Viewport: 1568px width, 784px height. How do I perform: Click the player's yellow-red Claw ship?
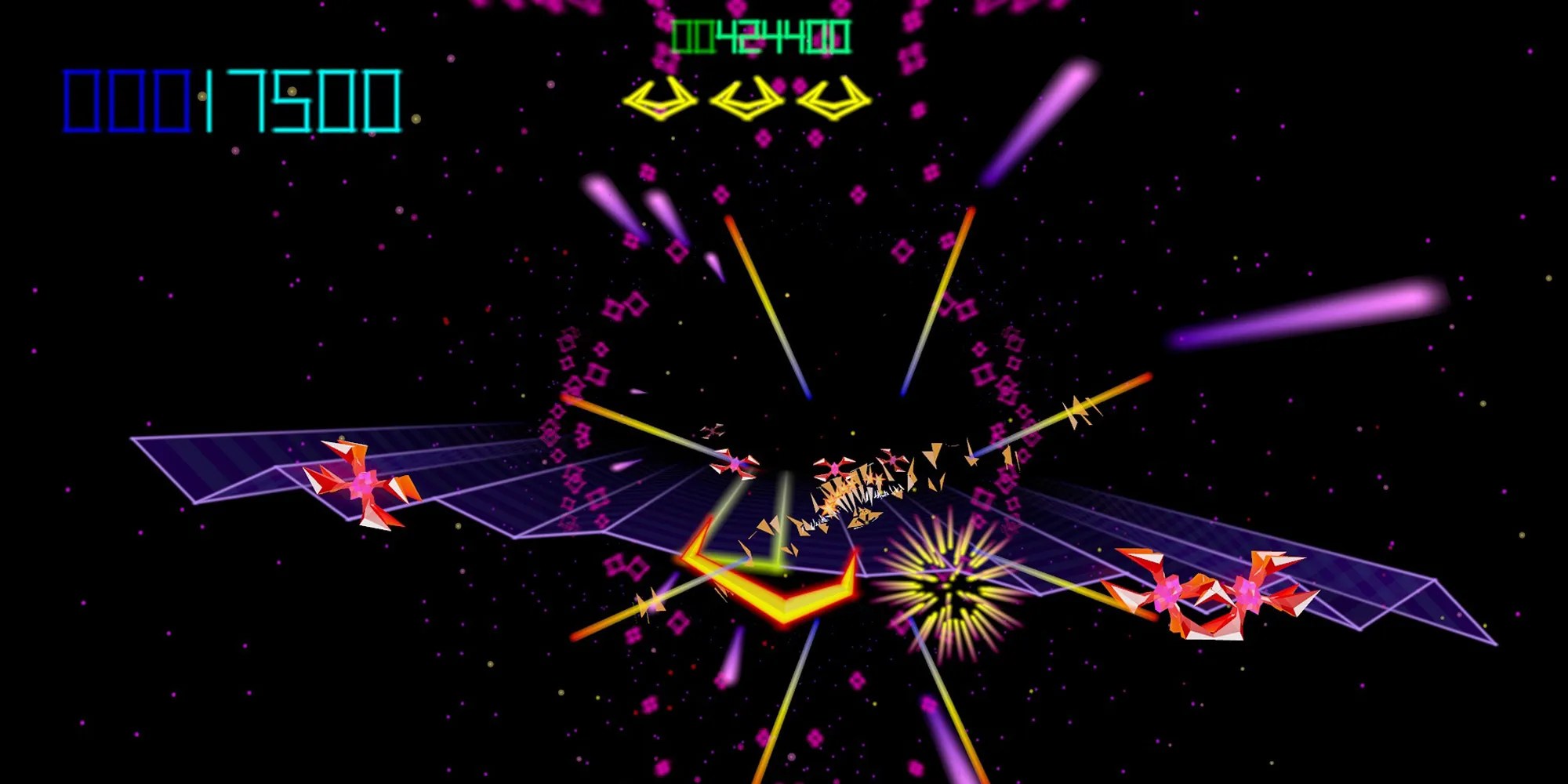click(x=772, y=596)
